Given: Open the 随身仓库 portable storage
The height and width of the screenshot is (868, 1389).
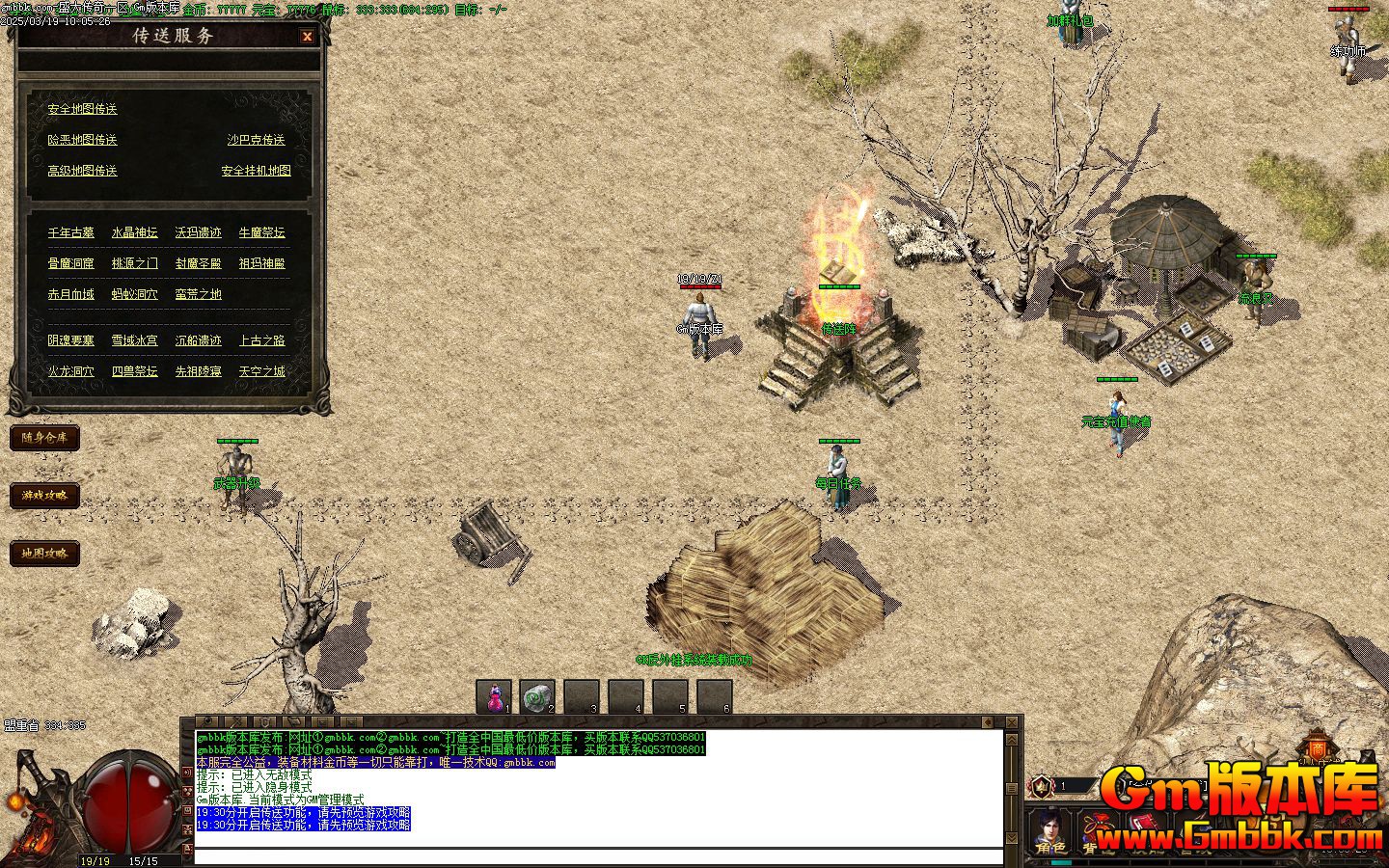Looking at the screenshot, I should pos(44,438).
